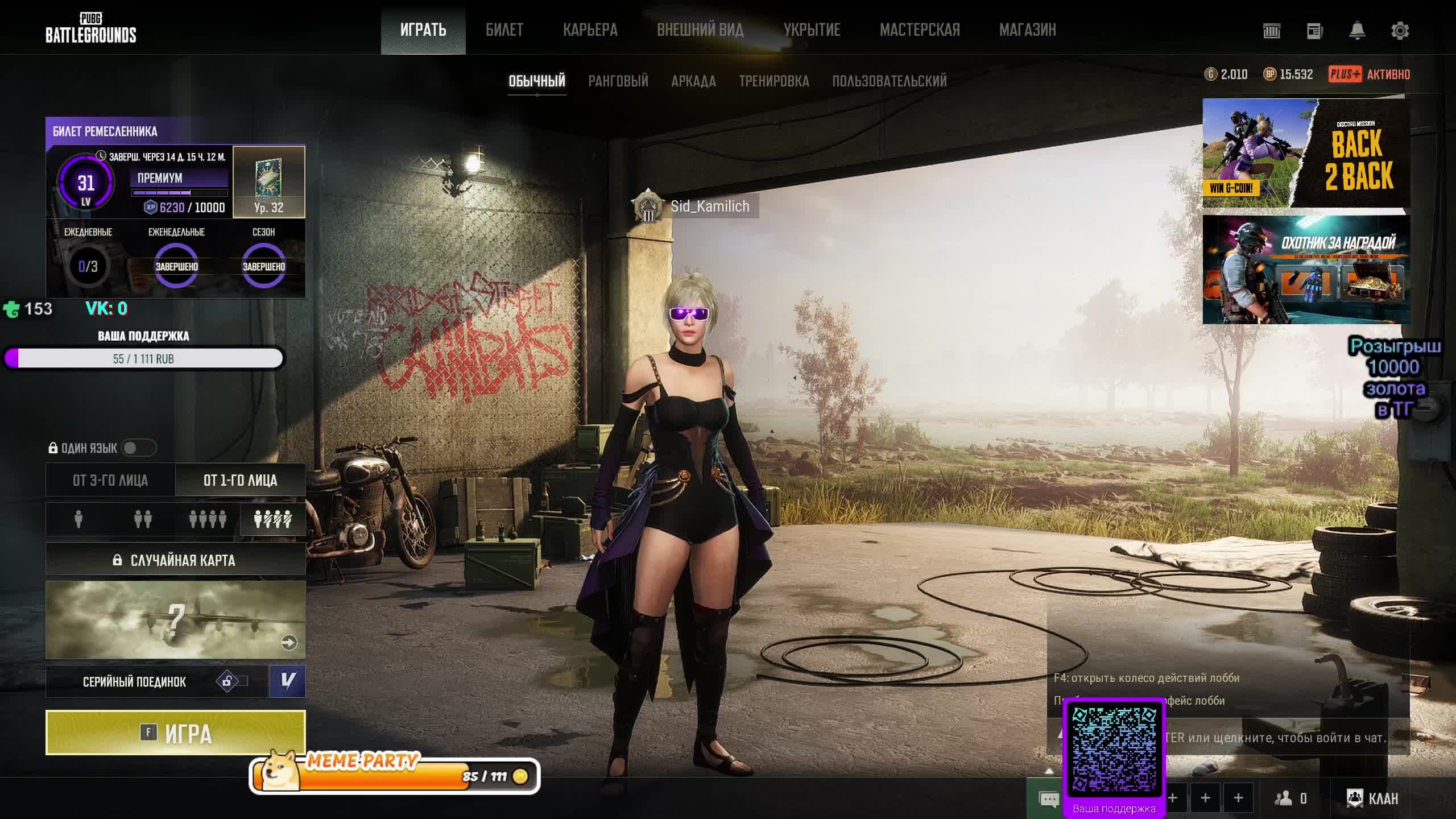View the ОХОТНИК ЗА НАГРАДОЙ event banner
Screen dimensions: 1456x819
pyautogui.click(x=1306, y=270)
